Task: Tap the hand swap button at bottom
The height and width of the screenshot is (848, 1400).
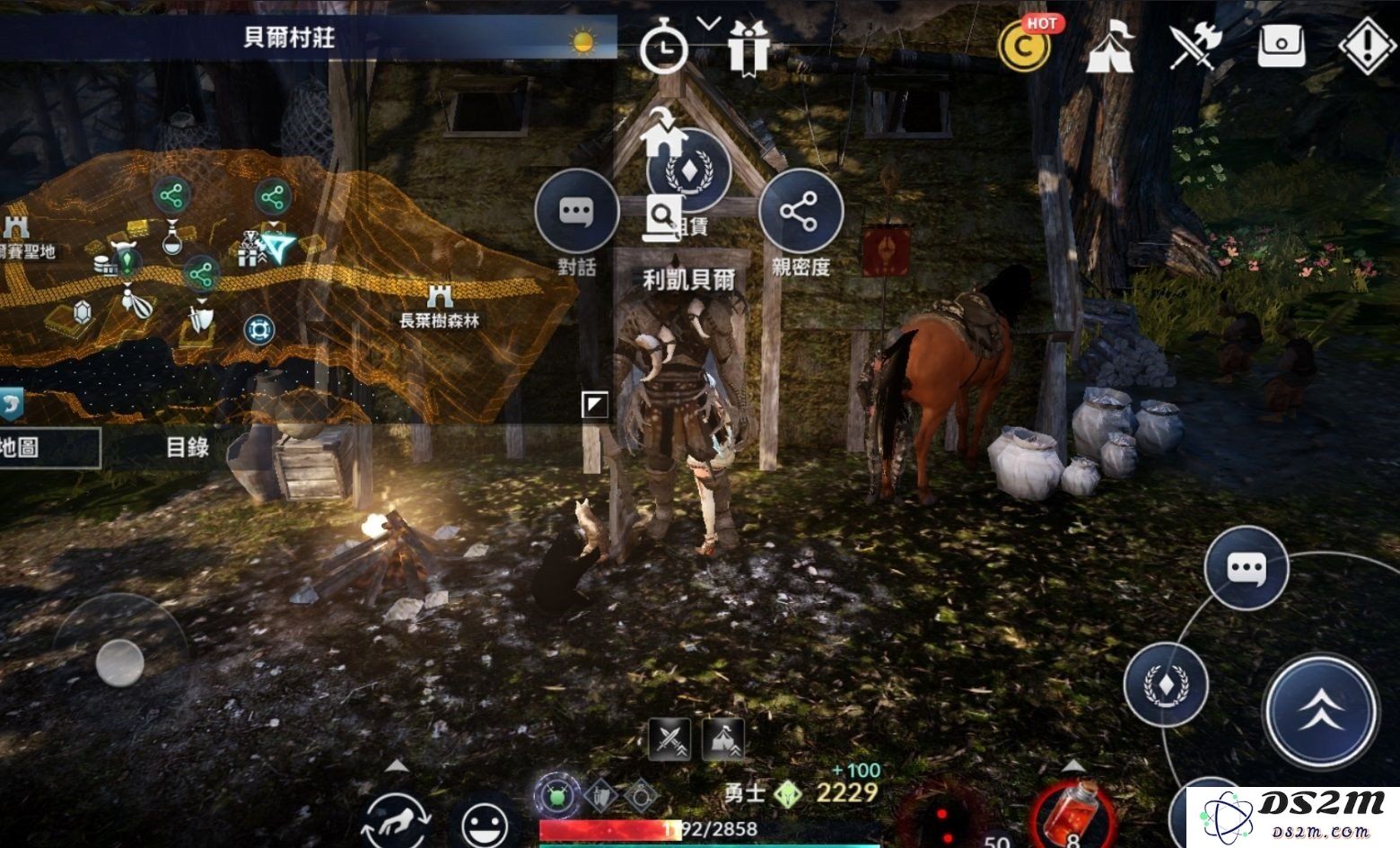Action: point(397,818)
